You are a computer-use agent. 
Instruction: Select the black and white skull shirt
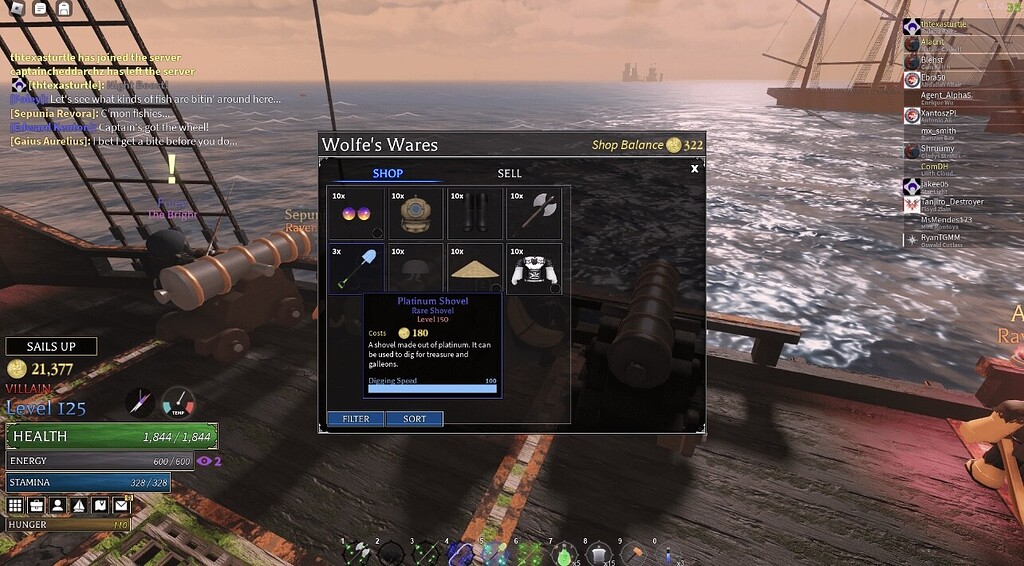click(534, 268)
